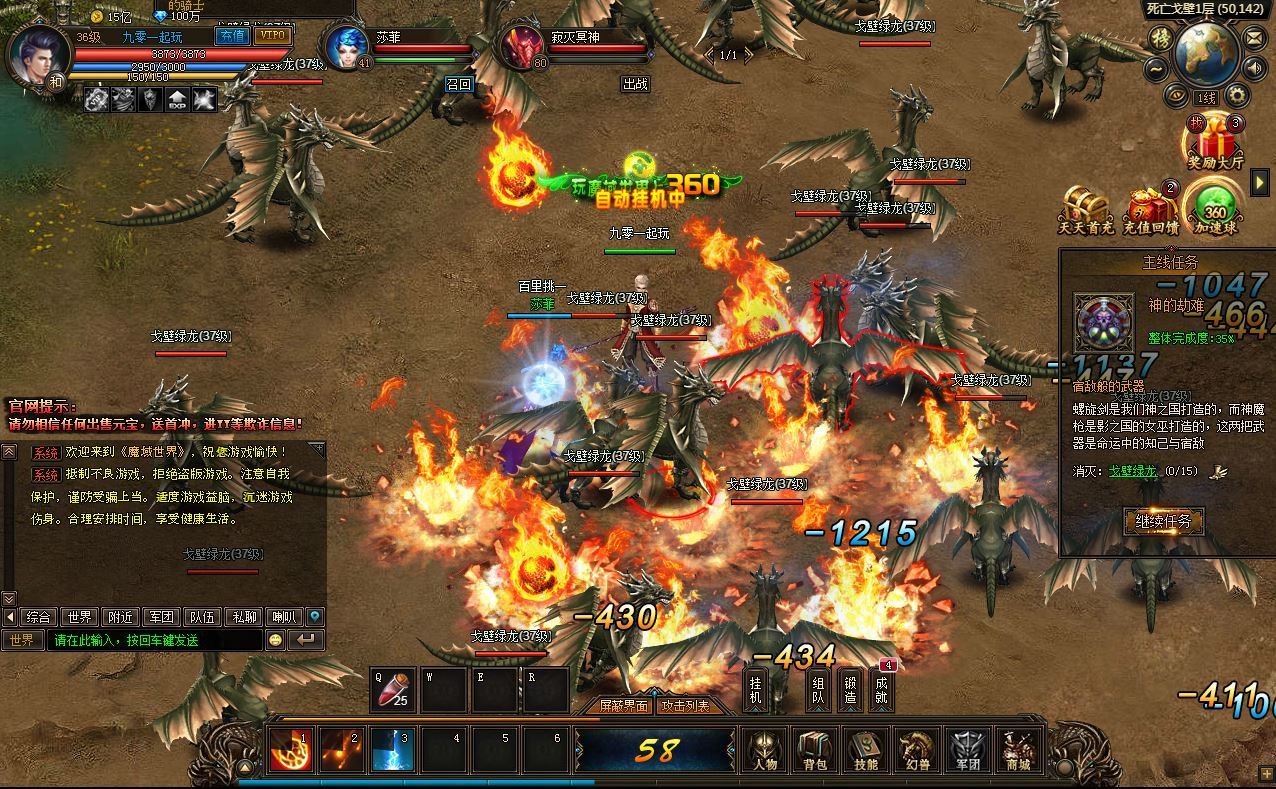Open the 人物 character panel
The image size is (1276, 789).
pos(765,749)
